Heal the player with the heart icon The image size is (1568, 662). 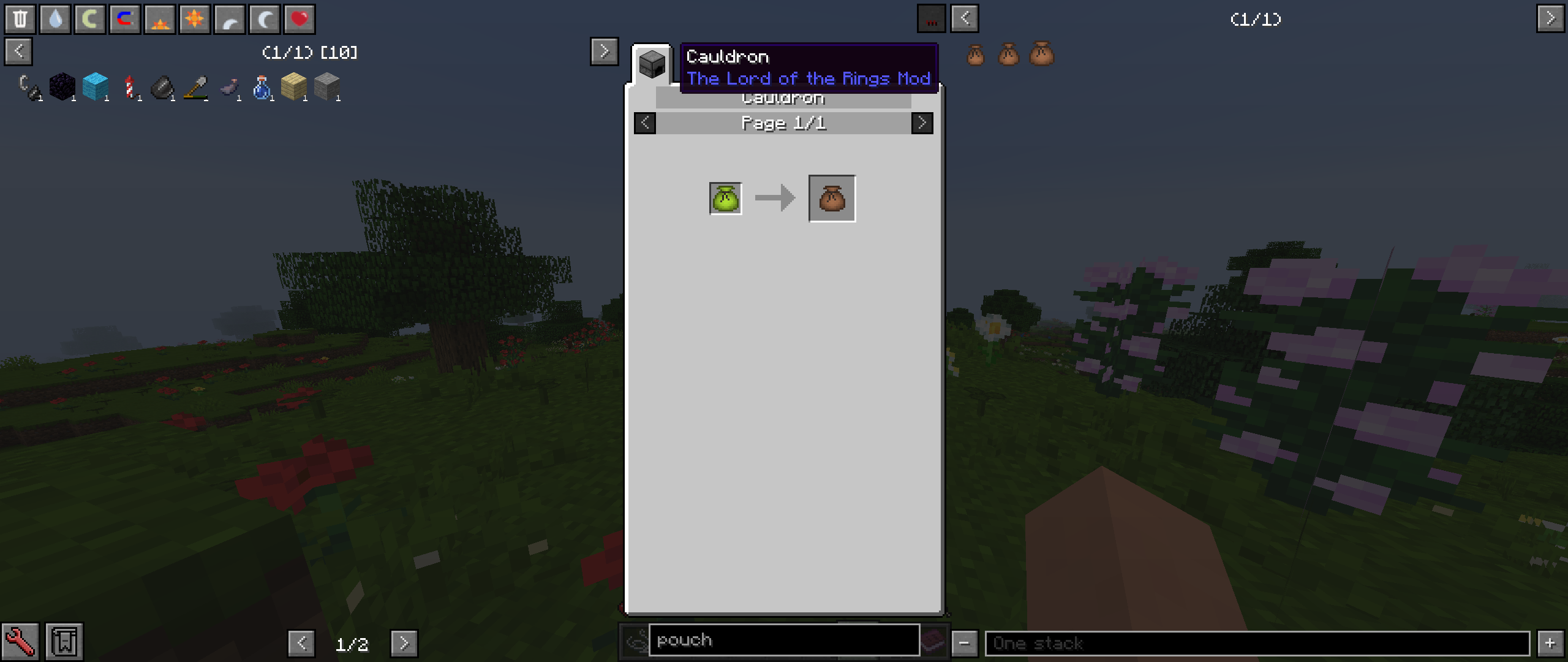tap(299, 18)
